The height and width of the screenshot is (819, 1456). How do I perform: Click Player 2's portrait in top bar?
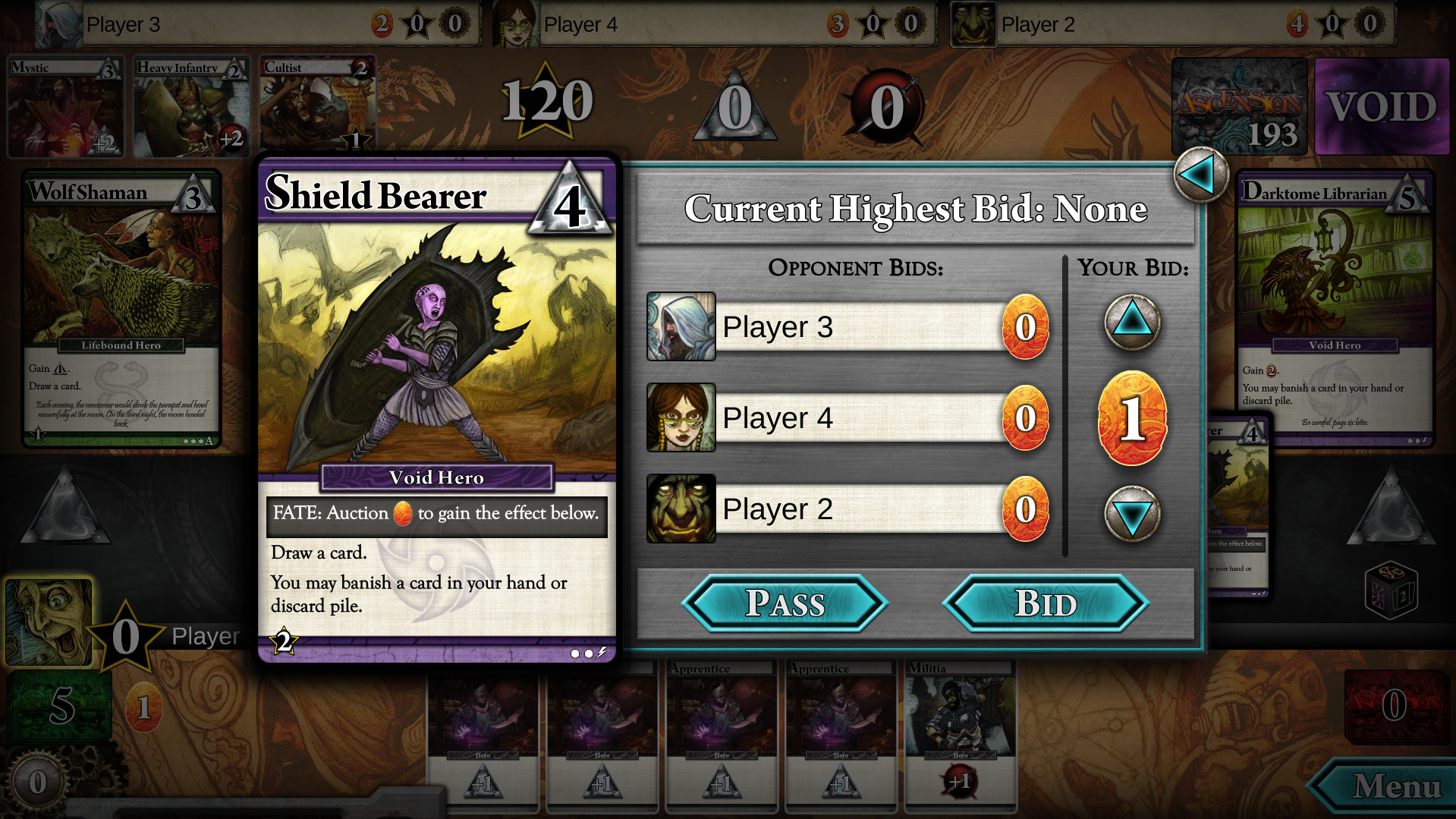pos(973,24)
